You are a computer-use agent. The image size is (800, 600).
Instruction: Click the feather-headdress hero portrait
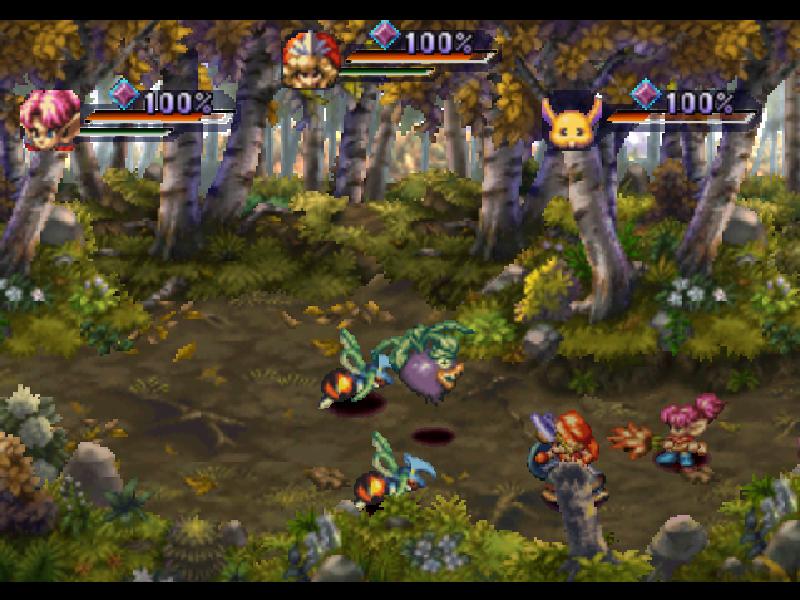[310, 60]
